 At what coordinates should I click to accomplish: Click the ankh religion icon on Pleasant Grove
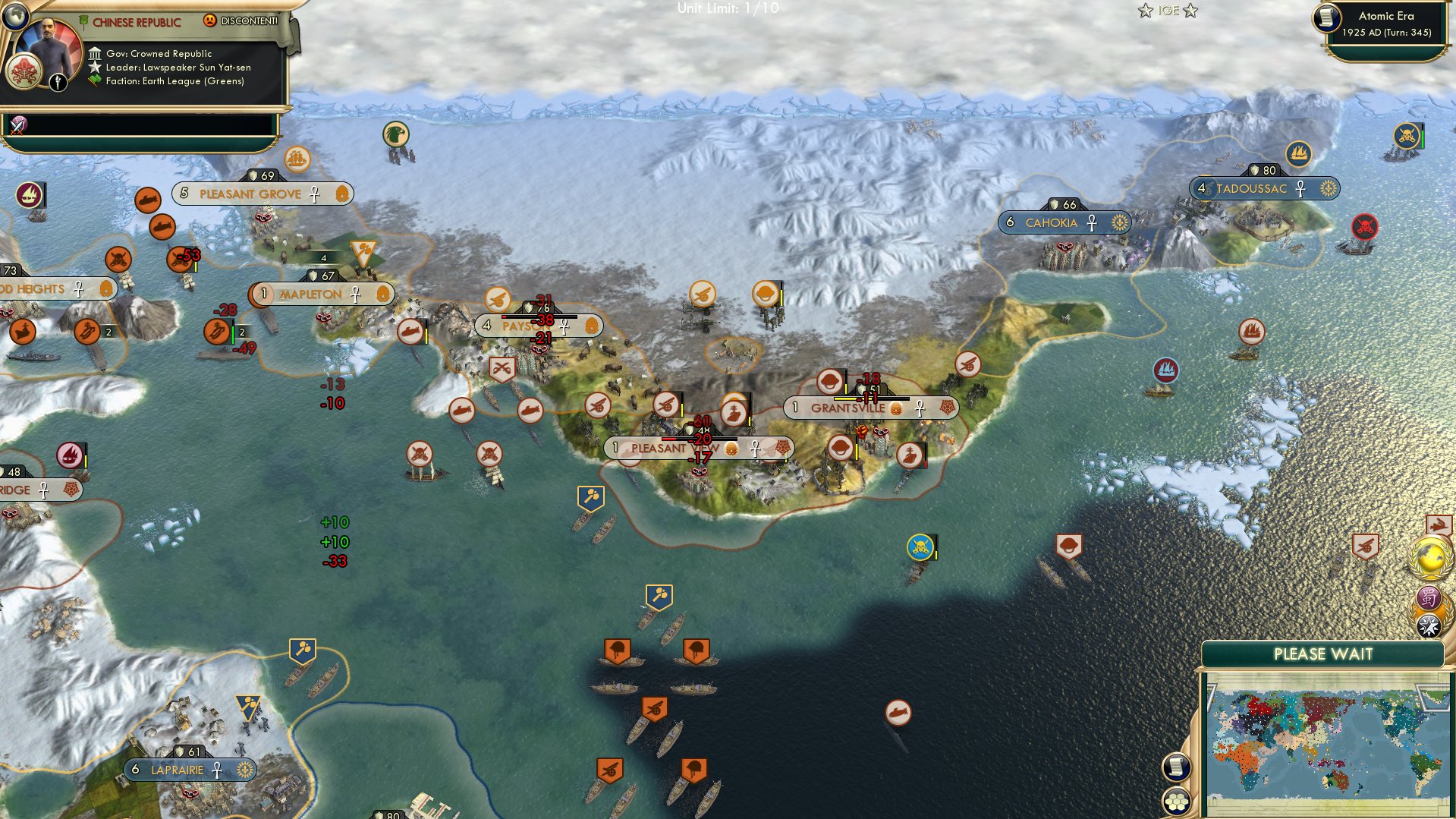(315, 194)
